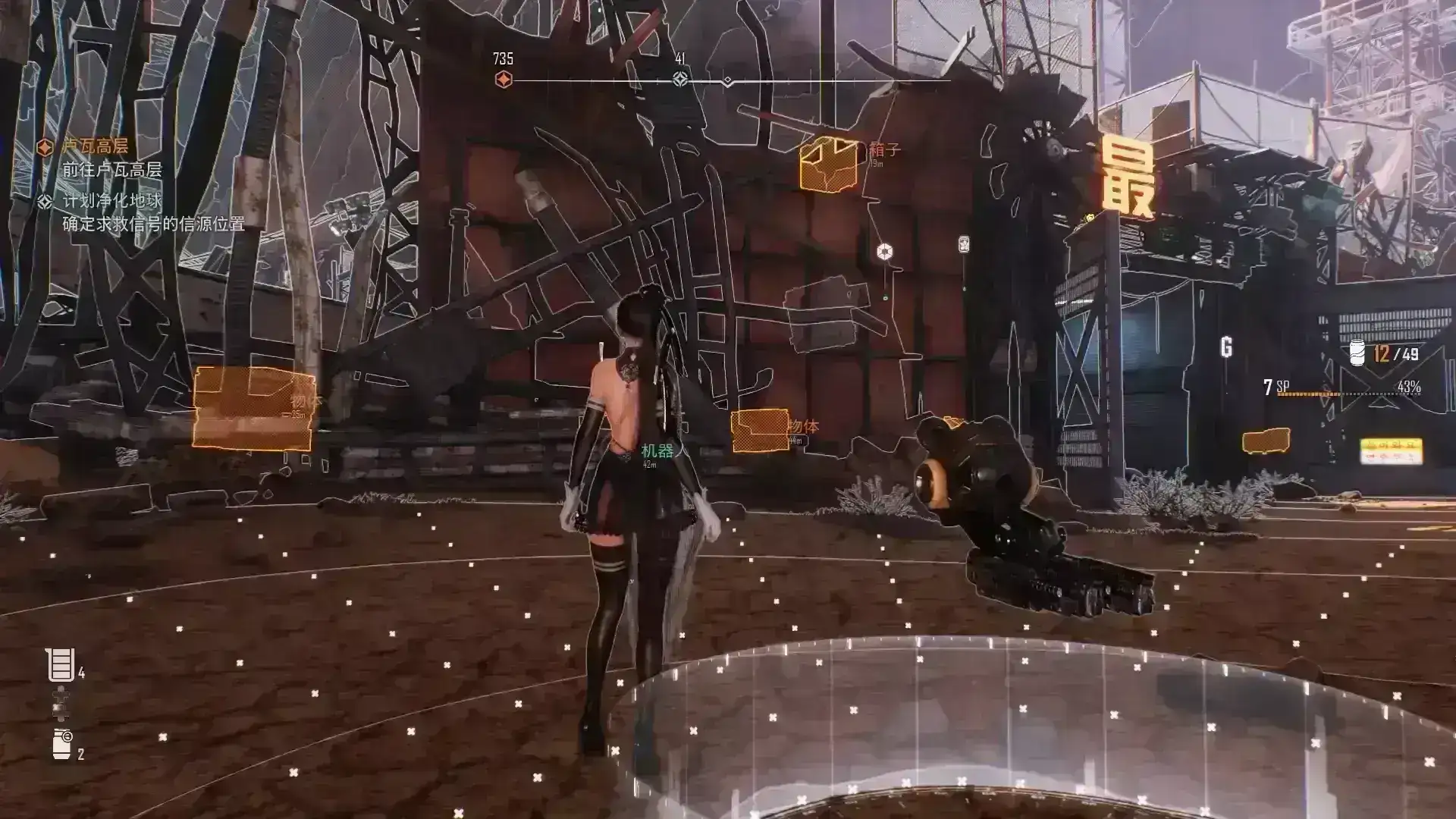Click the ammo canister icon

(1357, 353)
